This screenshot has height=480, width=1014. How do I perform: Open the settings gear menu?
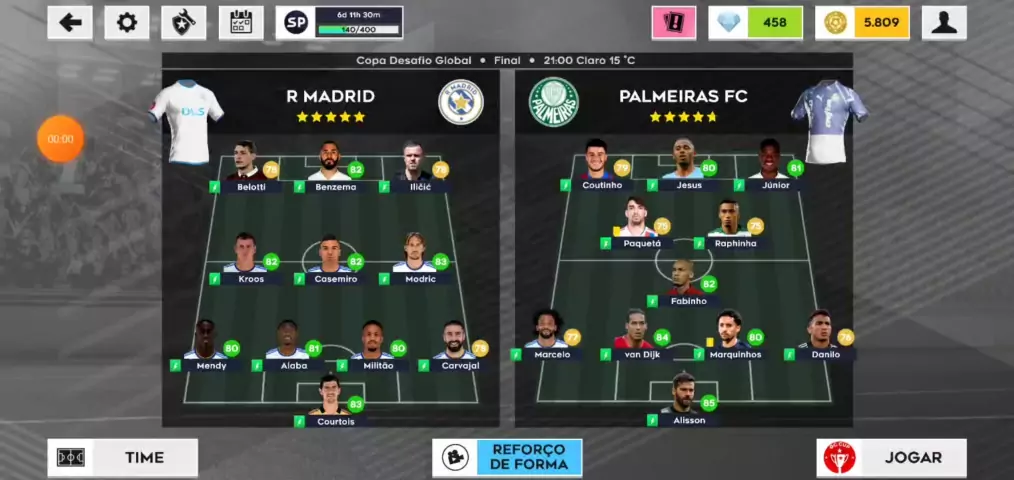(x=127, y=22)
